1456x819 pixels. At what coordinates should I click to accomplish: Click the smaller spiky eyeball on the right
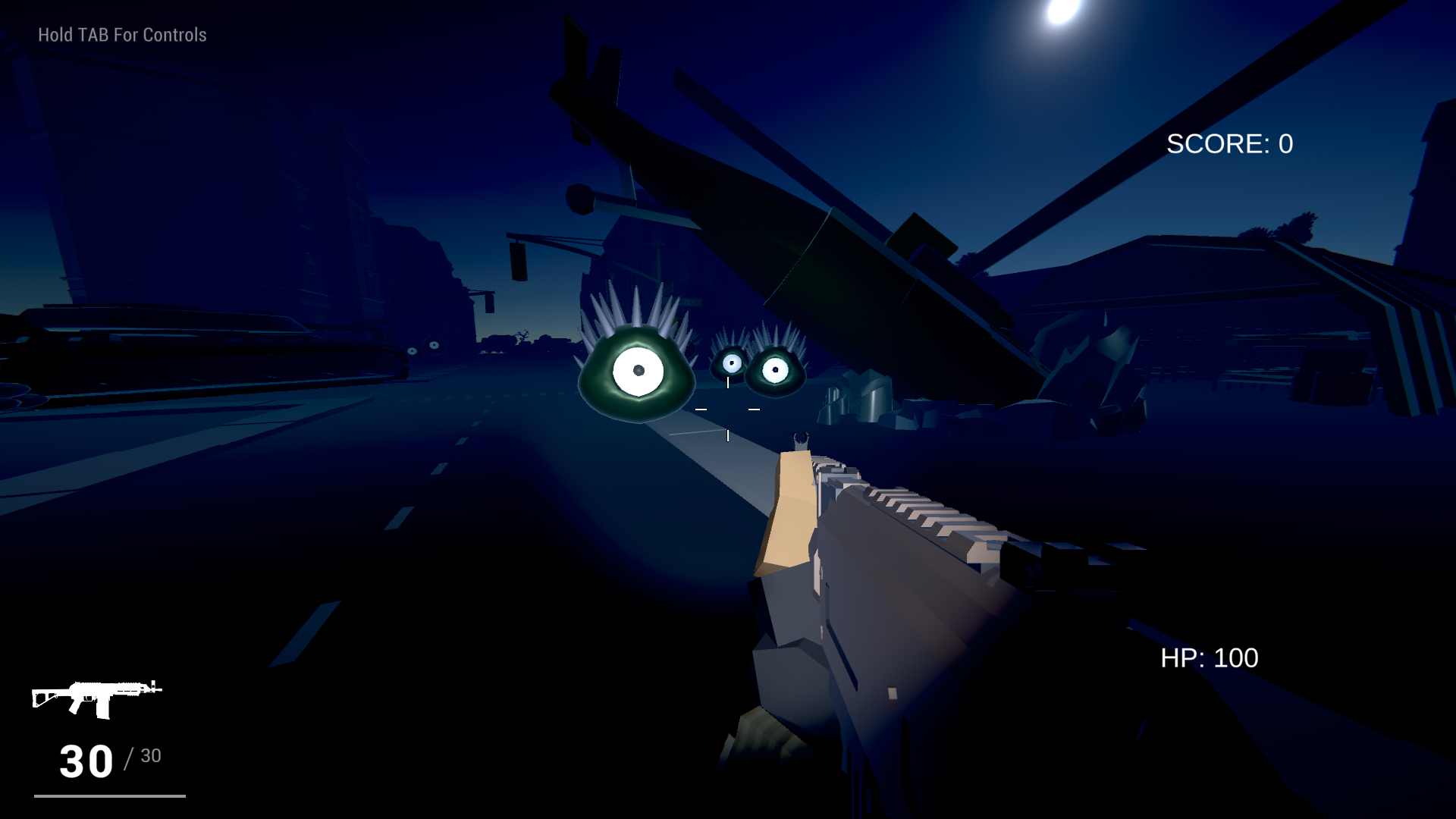coord(773,368)
